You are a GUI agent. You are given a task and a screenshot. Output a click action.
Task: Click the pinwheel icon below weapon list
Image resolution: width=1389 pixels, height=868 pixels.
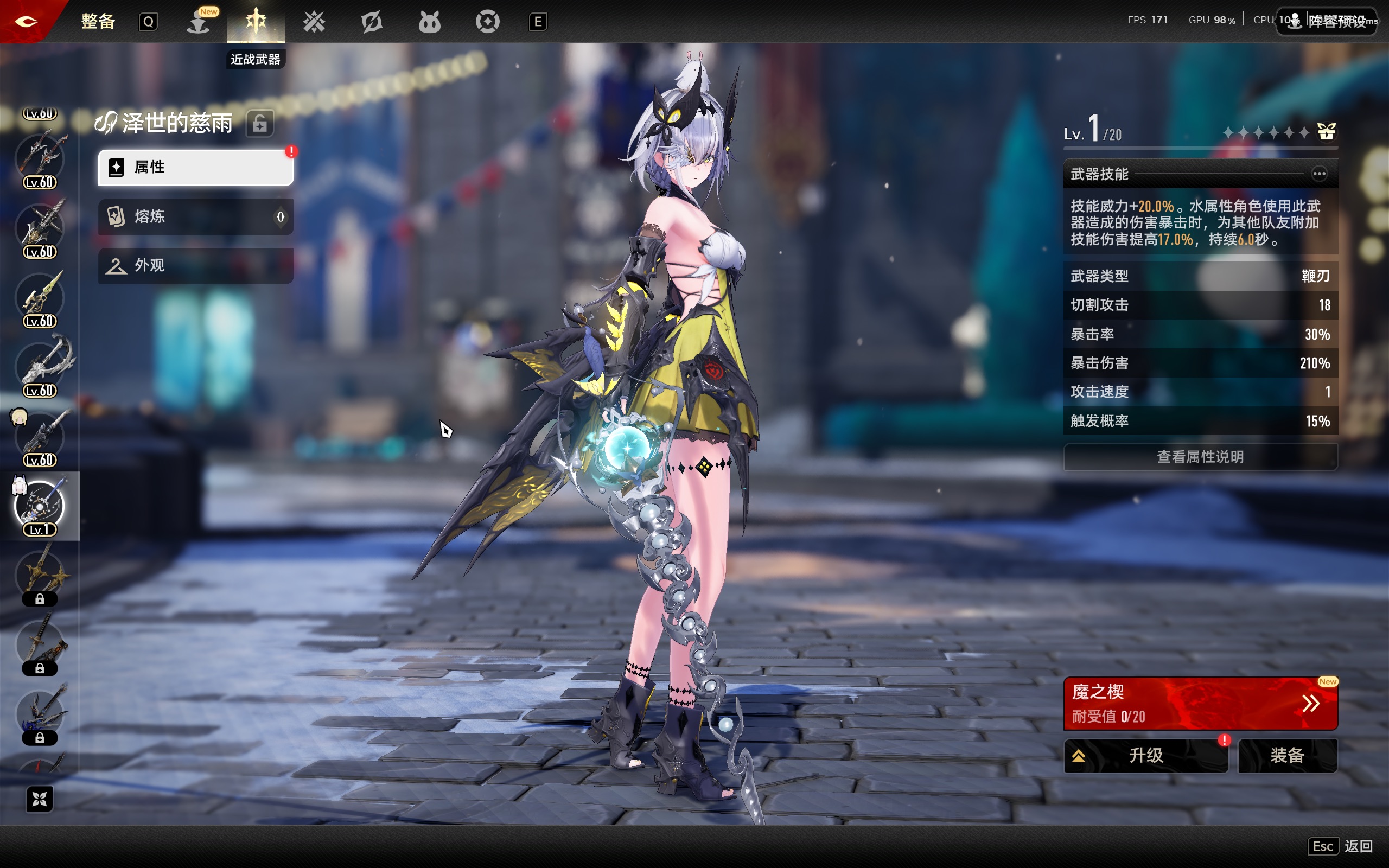click(x=40, y=799)
